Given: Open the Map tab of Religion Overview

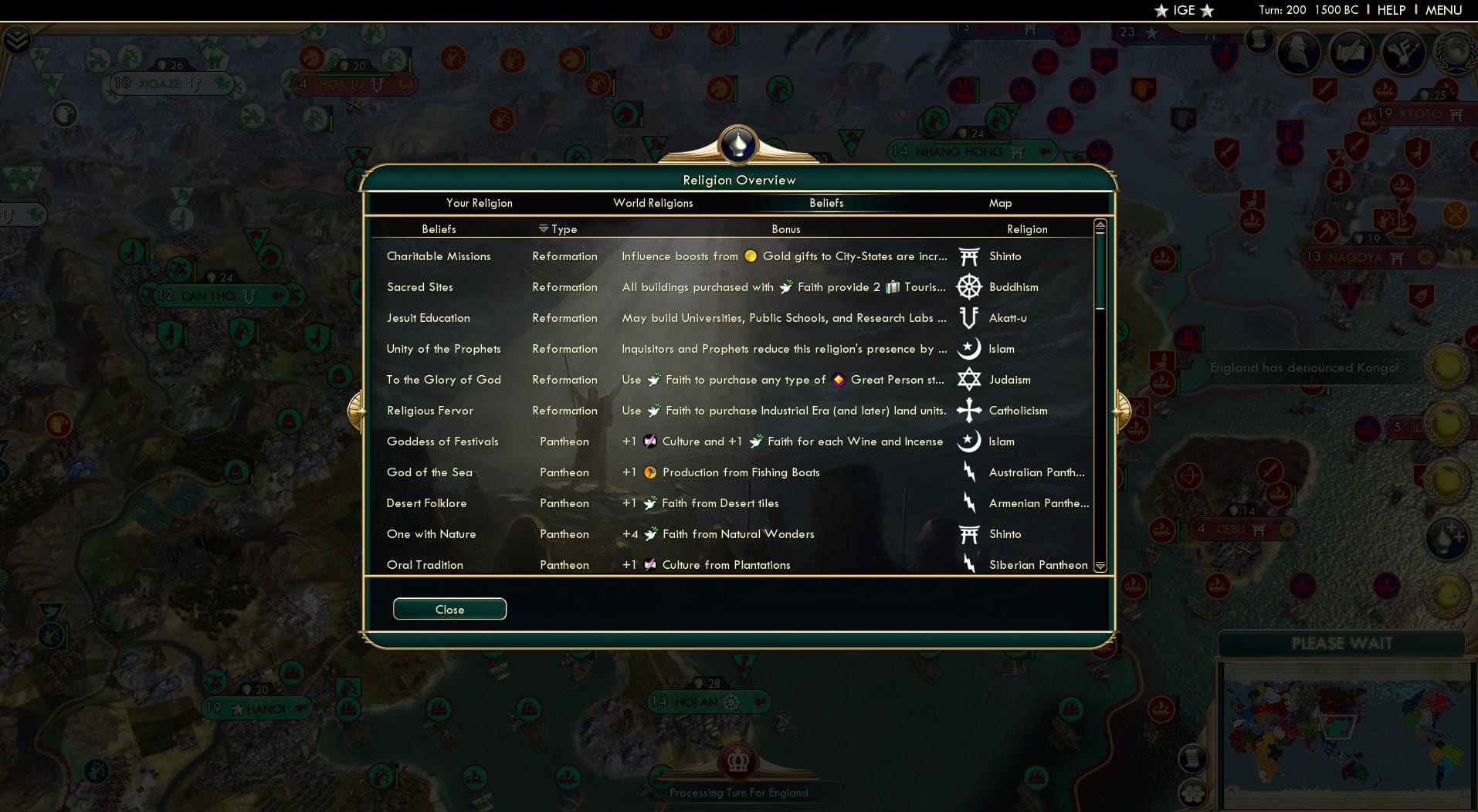Looking at the screenshot, I should pos(1000,203).
